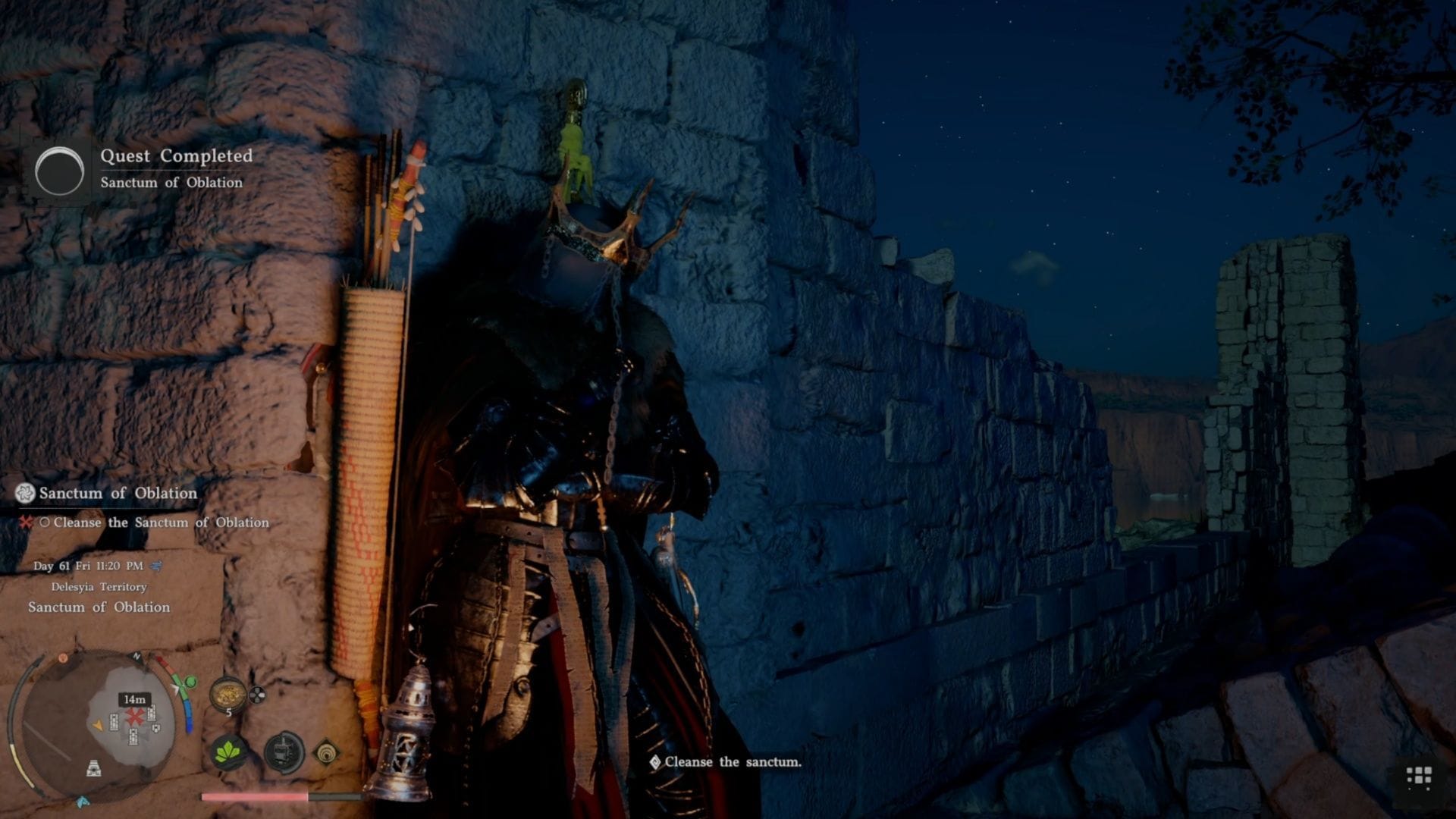This screenshot has width=1456, height=819.
Task: Open the dotted grid menu icon
Action: [1419, 777]
